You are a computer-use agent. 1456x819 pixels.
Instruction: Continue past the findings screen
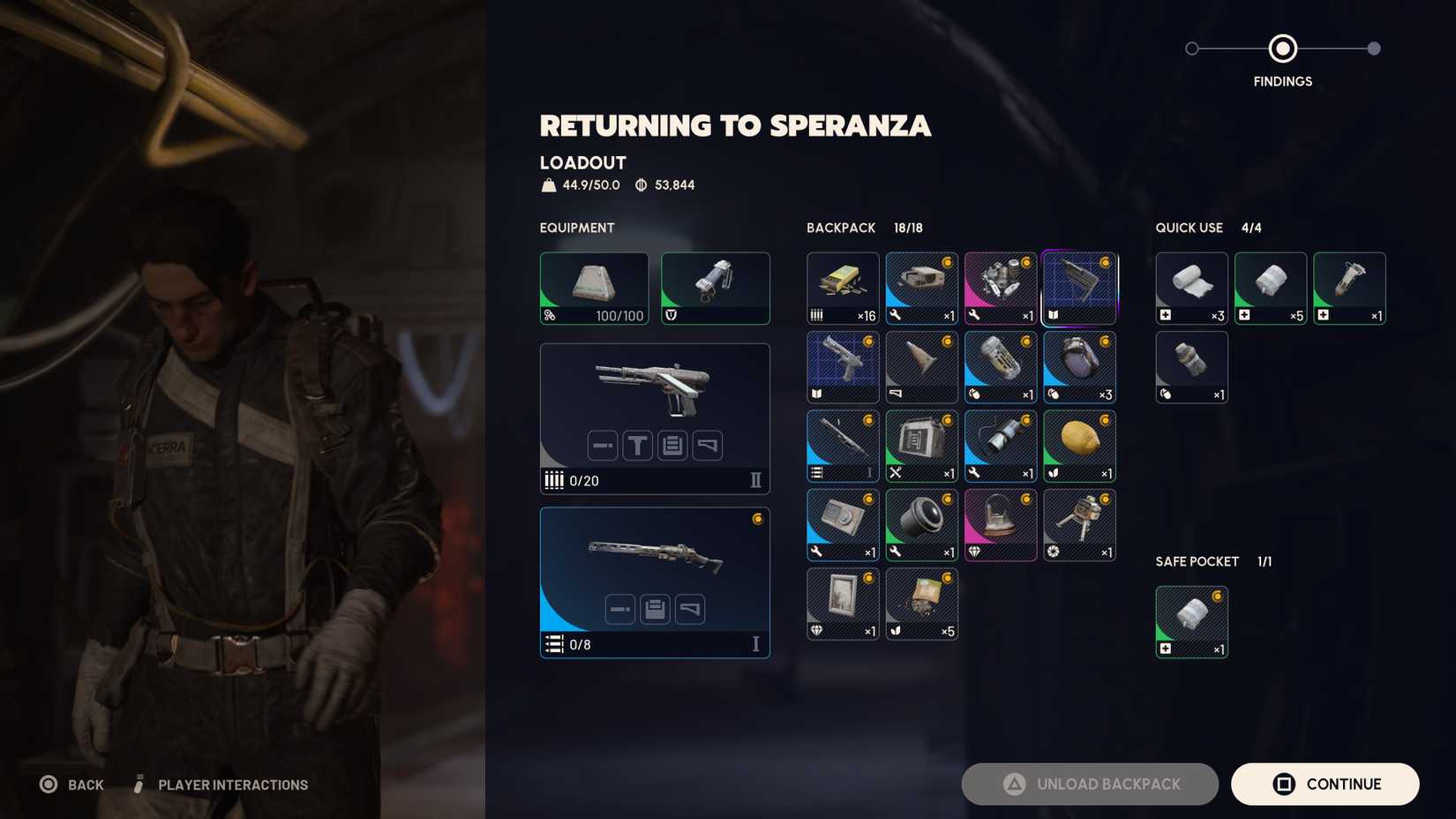click(x=1325, y=784)
